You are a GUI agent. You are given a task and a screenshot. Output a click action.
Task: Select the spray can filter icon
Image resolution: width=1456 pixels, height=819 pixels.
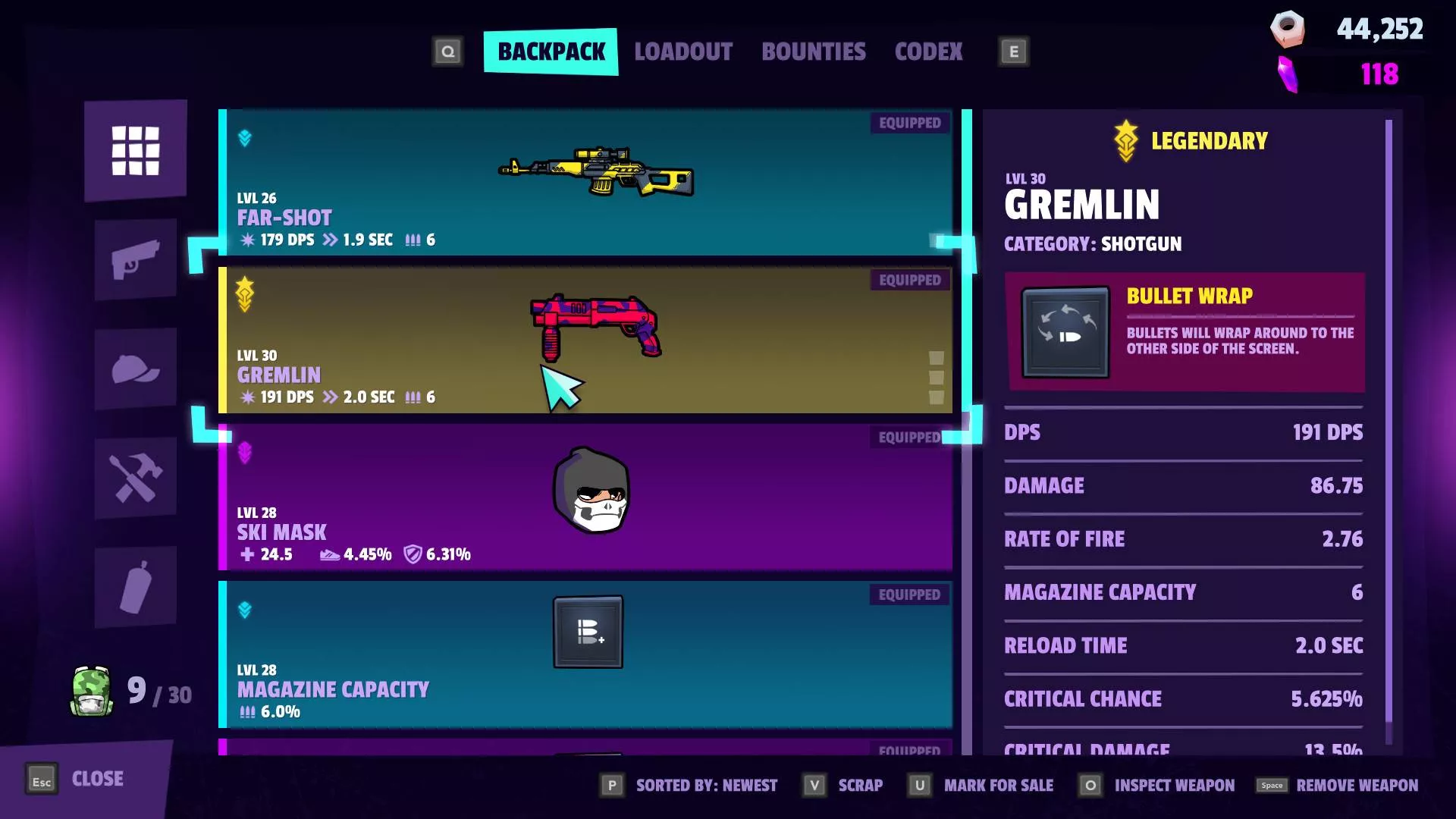click(136, 587)
